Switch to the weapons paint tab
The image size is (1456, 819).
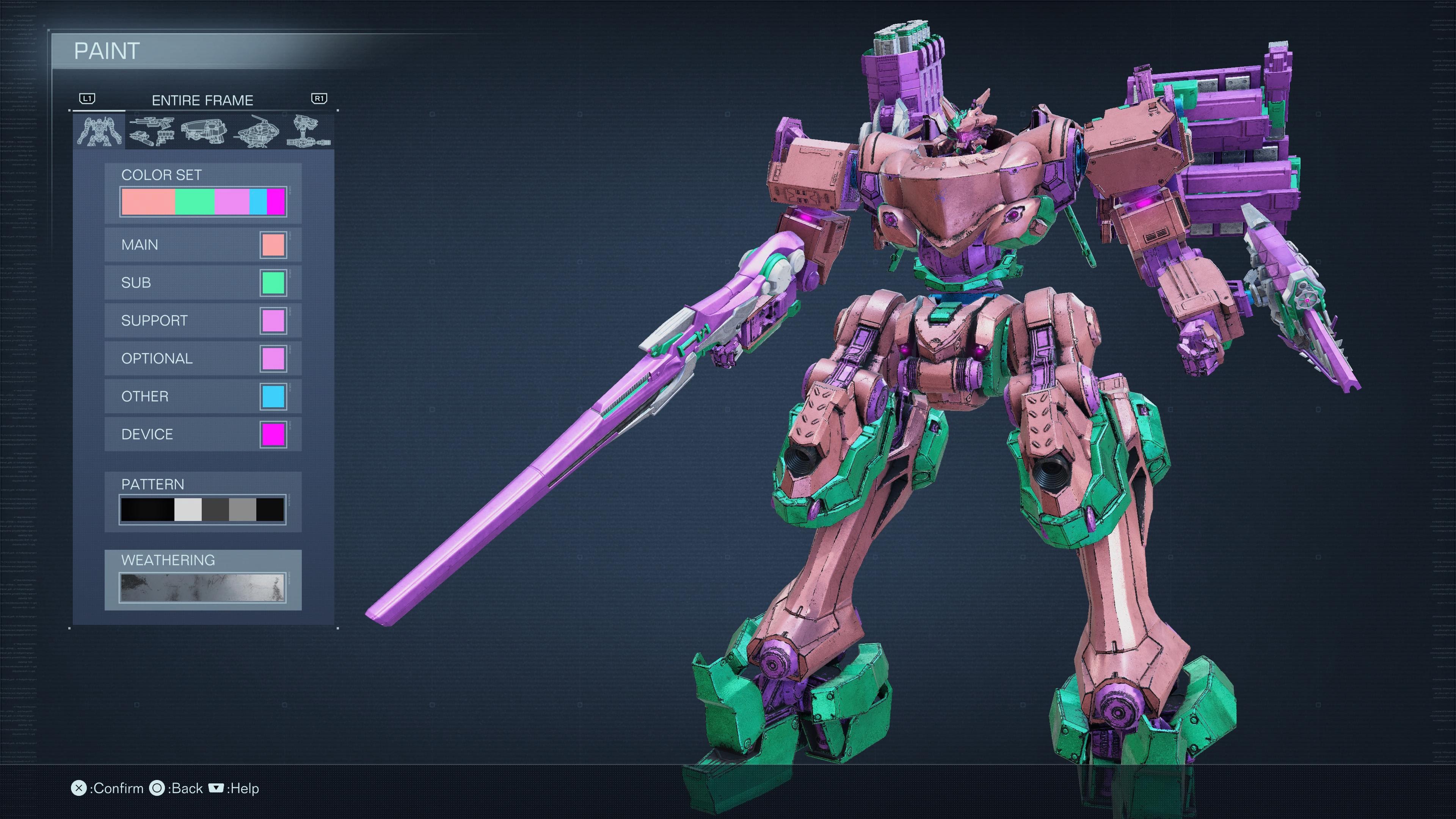point(151,132)
